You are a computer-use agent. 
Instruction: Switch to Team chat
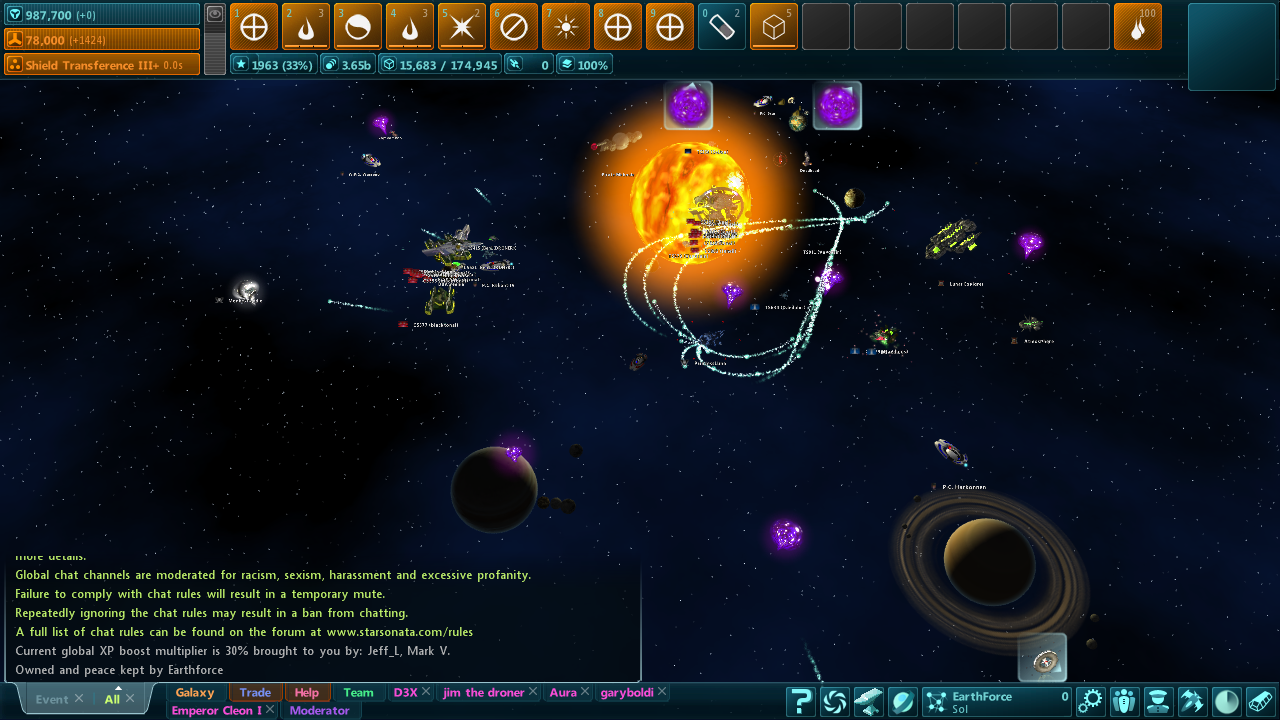(358, 692)
